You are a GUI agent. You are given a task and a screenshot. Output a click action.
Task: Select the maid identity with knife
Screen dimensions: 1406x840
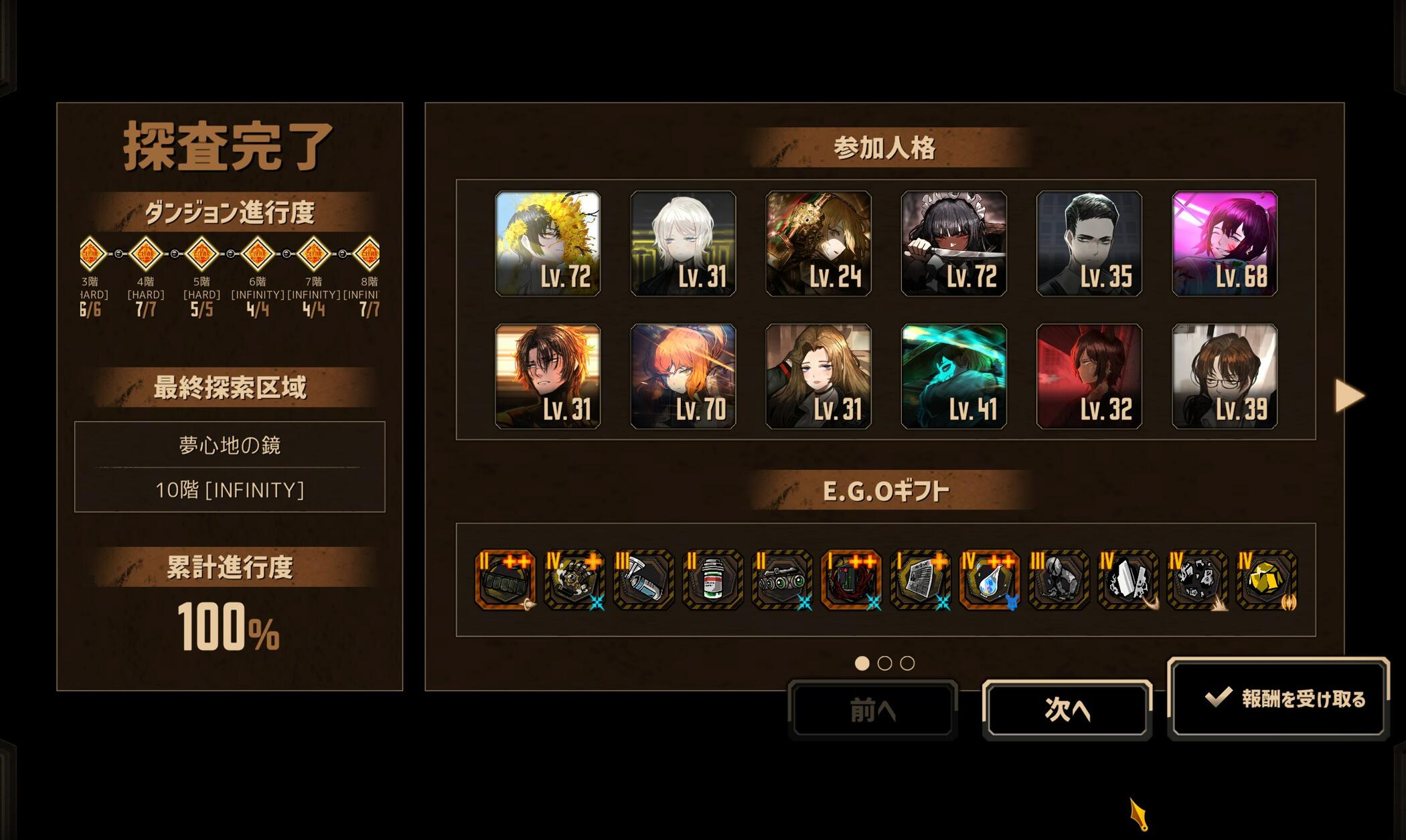[953, 244]
